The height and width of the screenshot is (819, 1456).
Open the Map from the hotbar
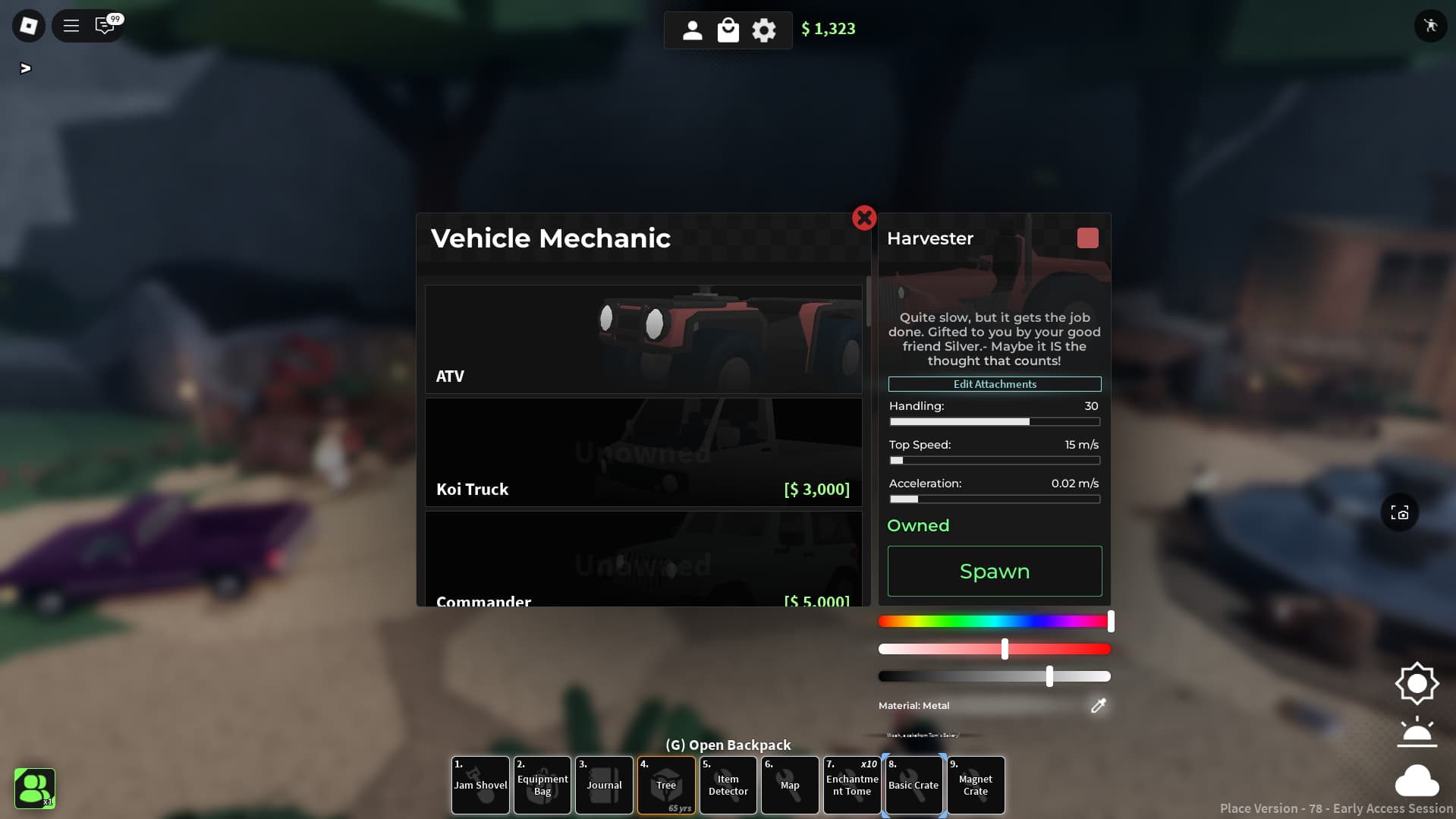[x=790, y=785]
